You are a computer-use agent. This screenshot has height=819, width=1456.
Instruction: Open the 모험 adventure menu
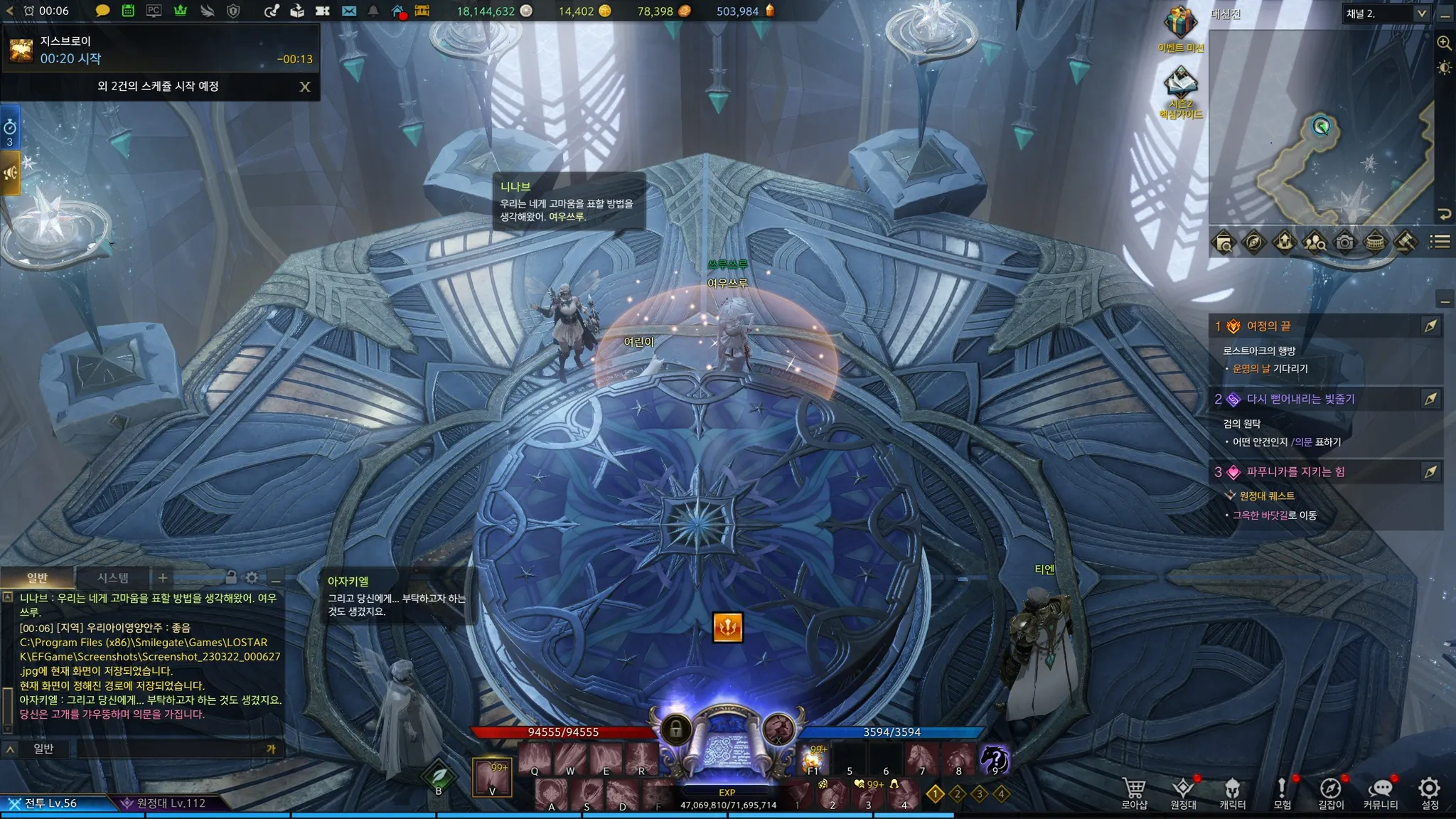(x=1282, y=793)
